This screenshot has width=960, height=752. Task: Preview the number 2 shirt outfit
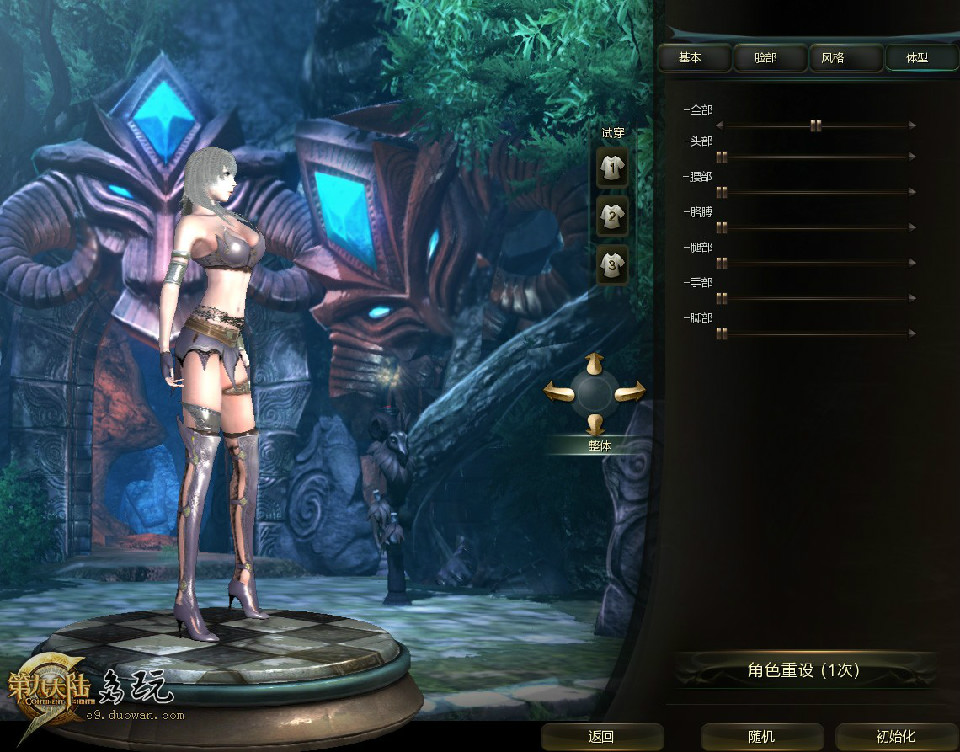pos(612,216)
